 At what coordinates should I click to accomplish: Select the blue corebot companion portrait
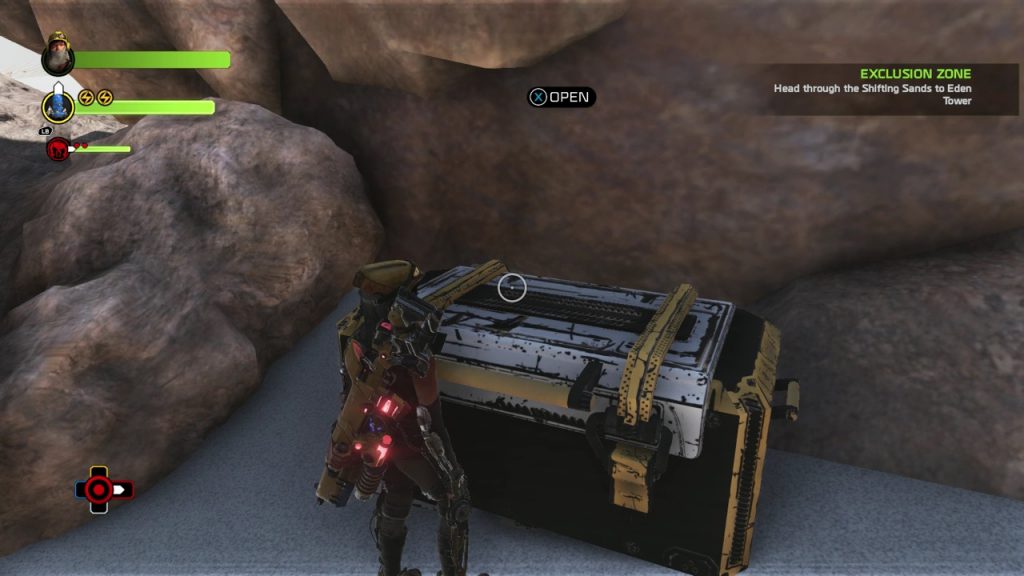tap(58, 106)
